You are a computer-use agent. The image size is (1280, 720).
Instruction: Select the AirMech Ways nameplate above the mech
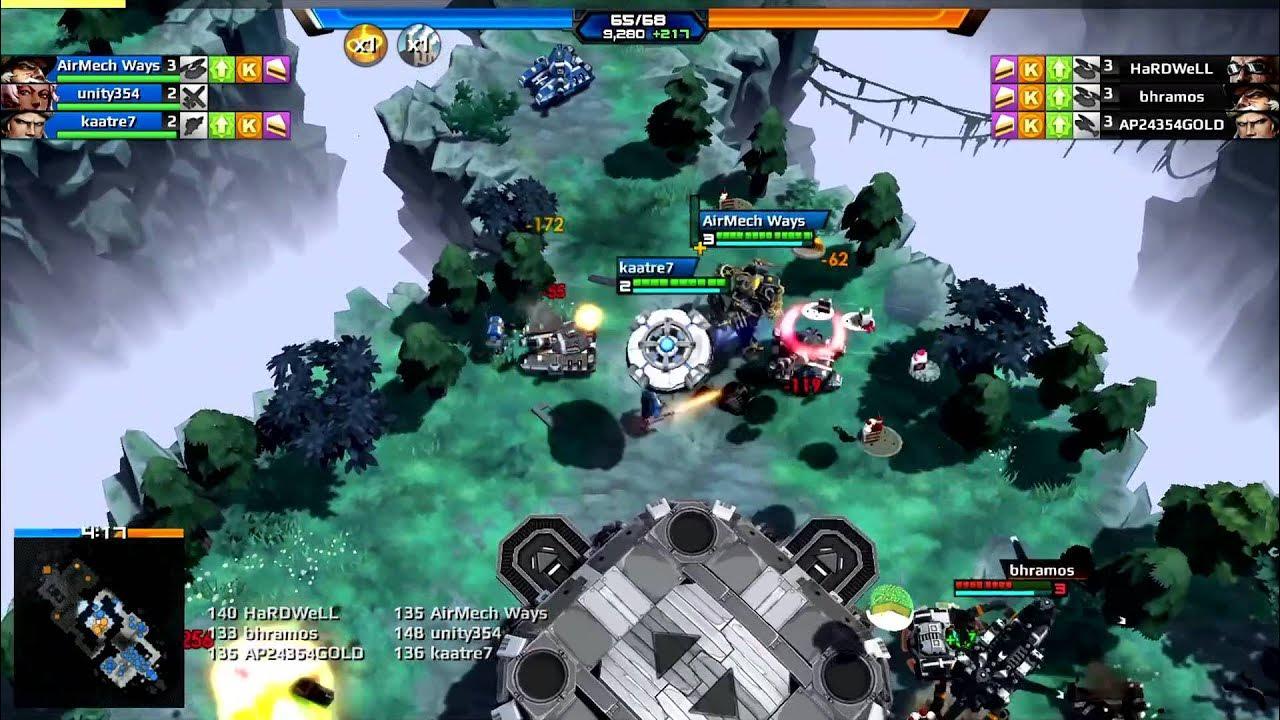[x=752, y=218]
